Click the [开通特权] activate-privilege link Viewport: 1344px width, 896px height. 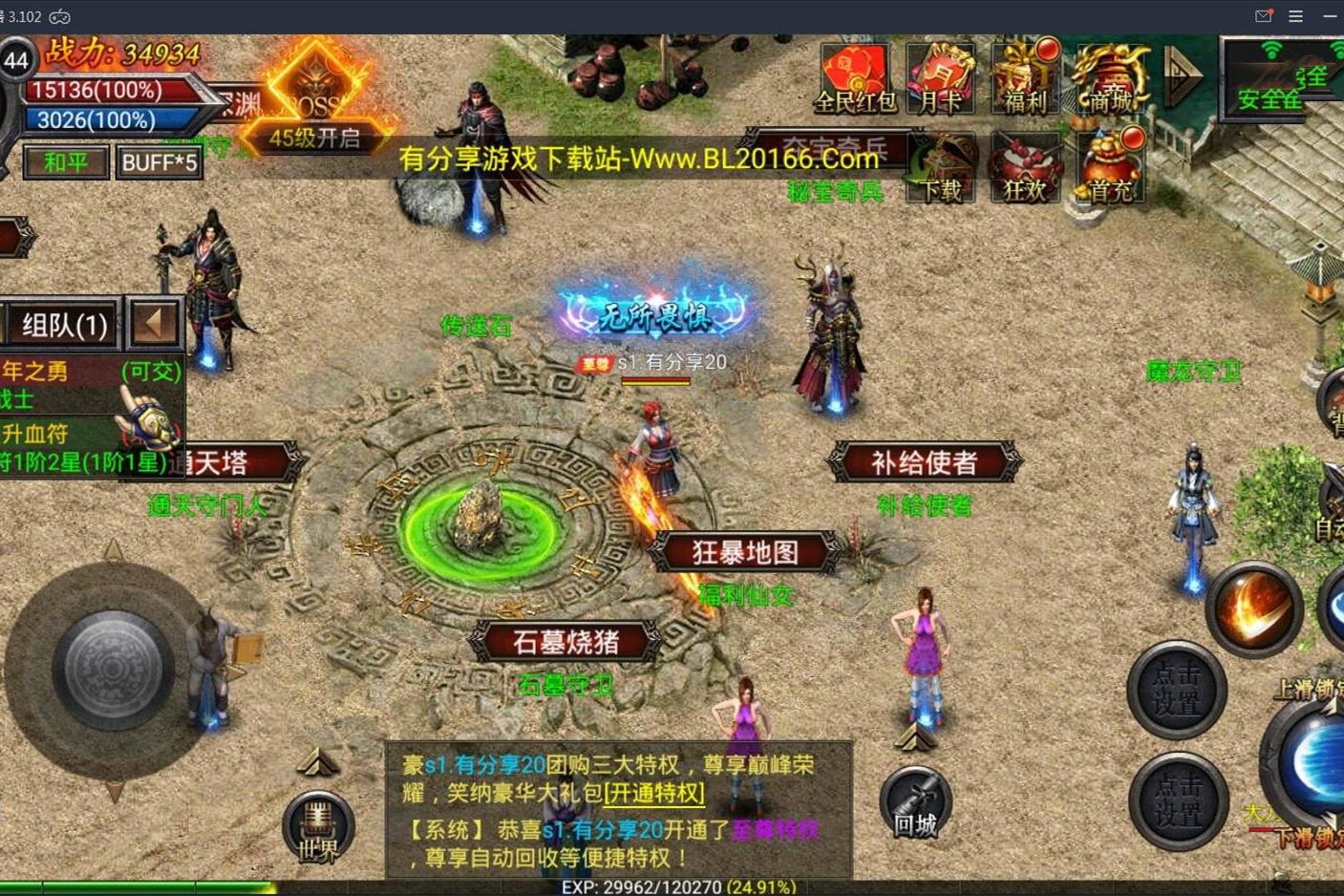(x=653, y=793)
